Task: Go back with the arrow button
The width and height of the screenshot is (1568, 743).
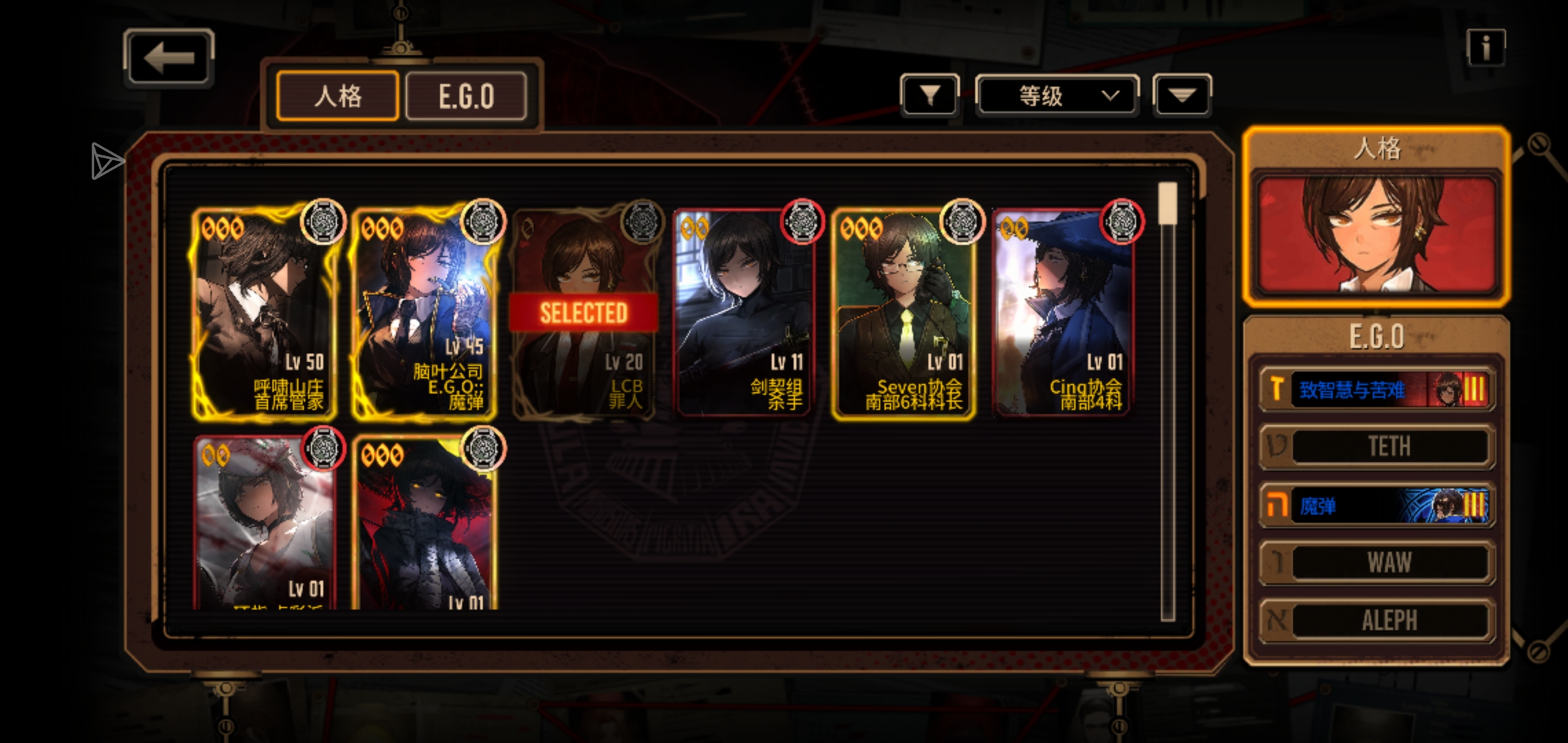Action: coord(169,58)
